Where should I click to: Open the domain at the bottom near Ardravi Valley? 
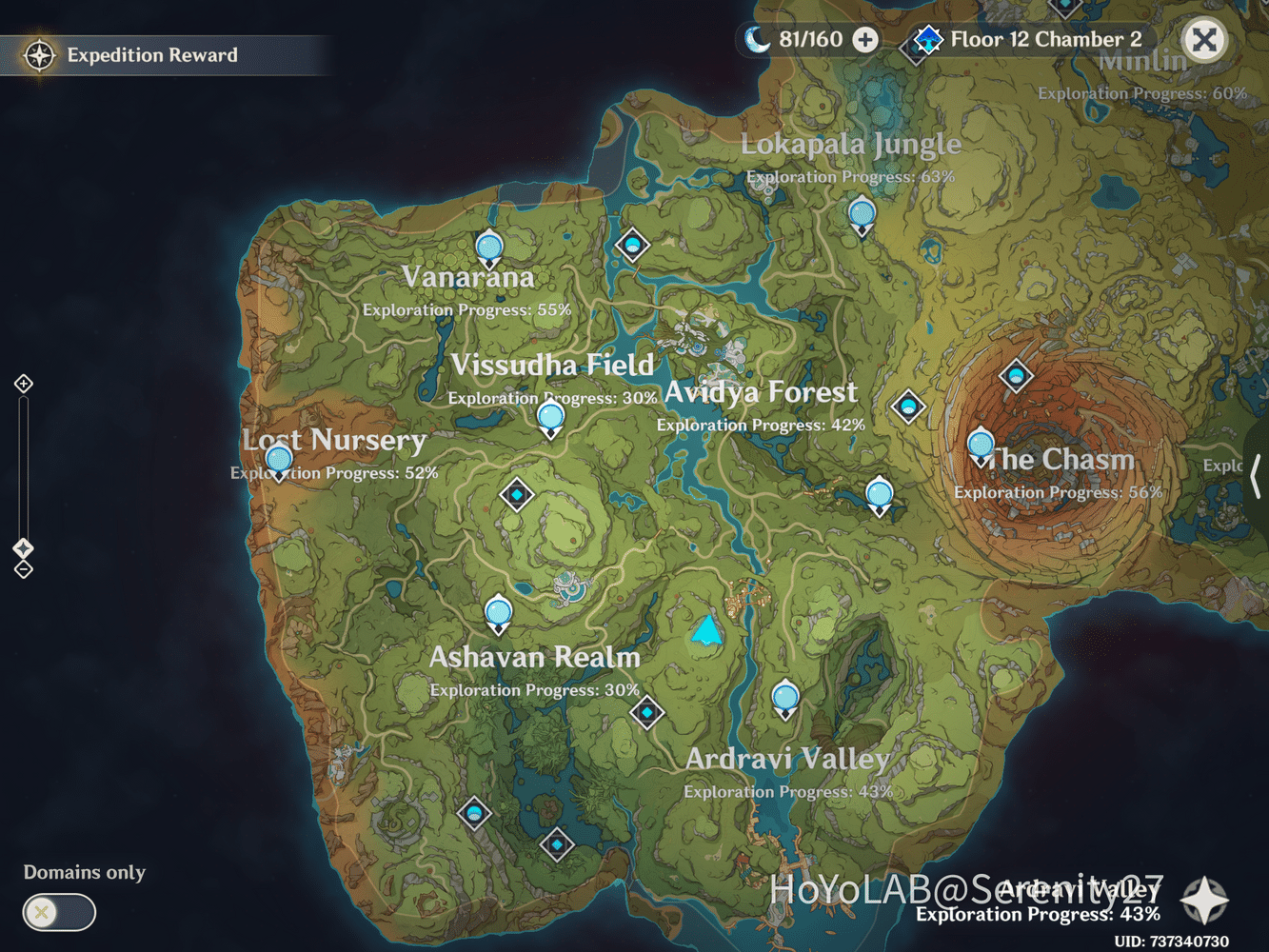[x=556, y=843]
